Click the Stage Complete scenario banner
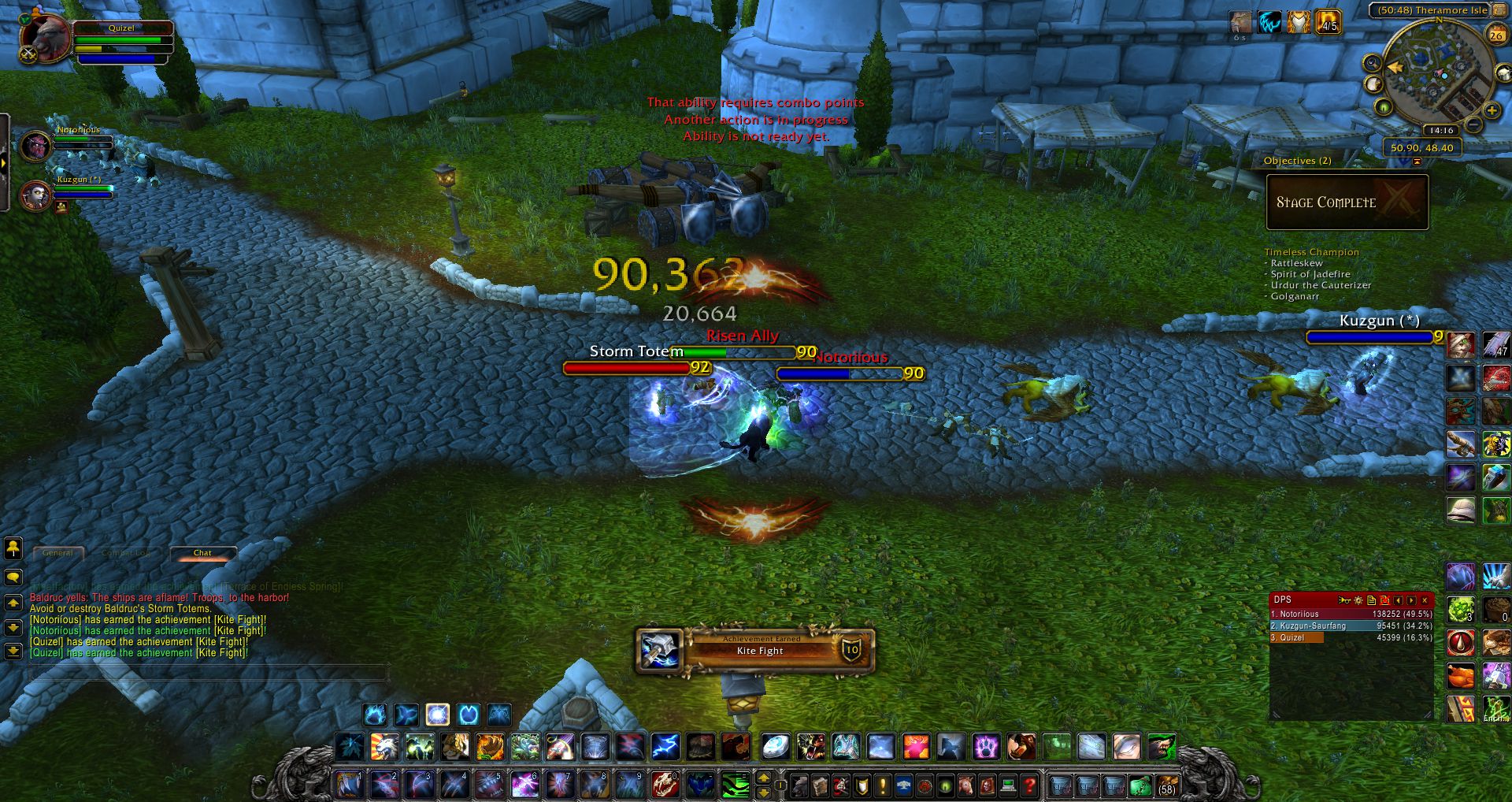The height and width of the screenshot is (802, 1512). [x=1347, y=202]
